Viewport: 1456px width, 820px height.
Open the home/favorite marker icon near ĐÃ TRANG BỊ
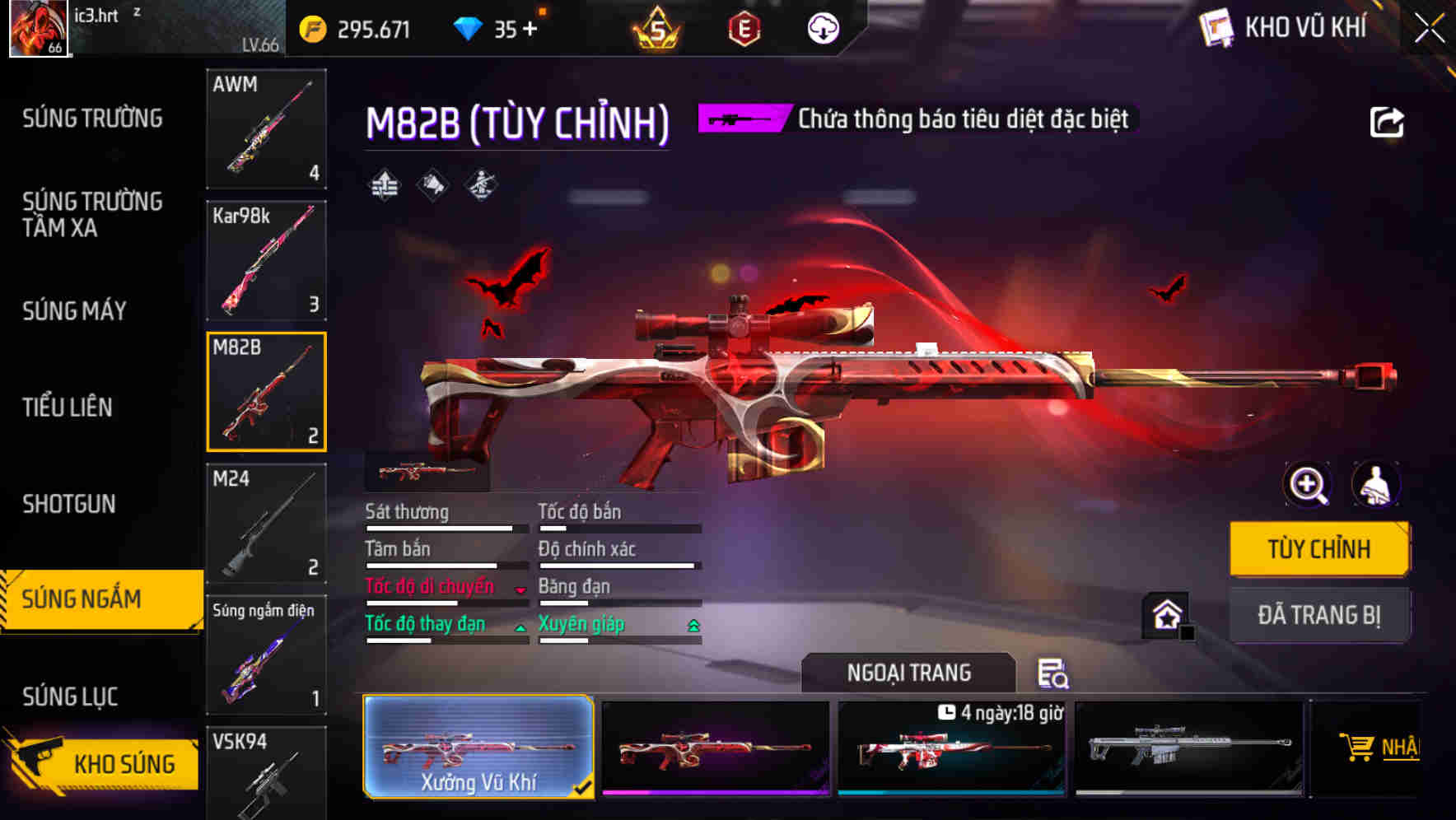tap(1166, 615)
